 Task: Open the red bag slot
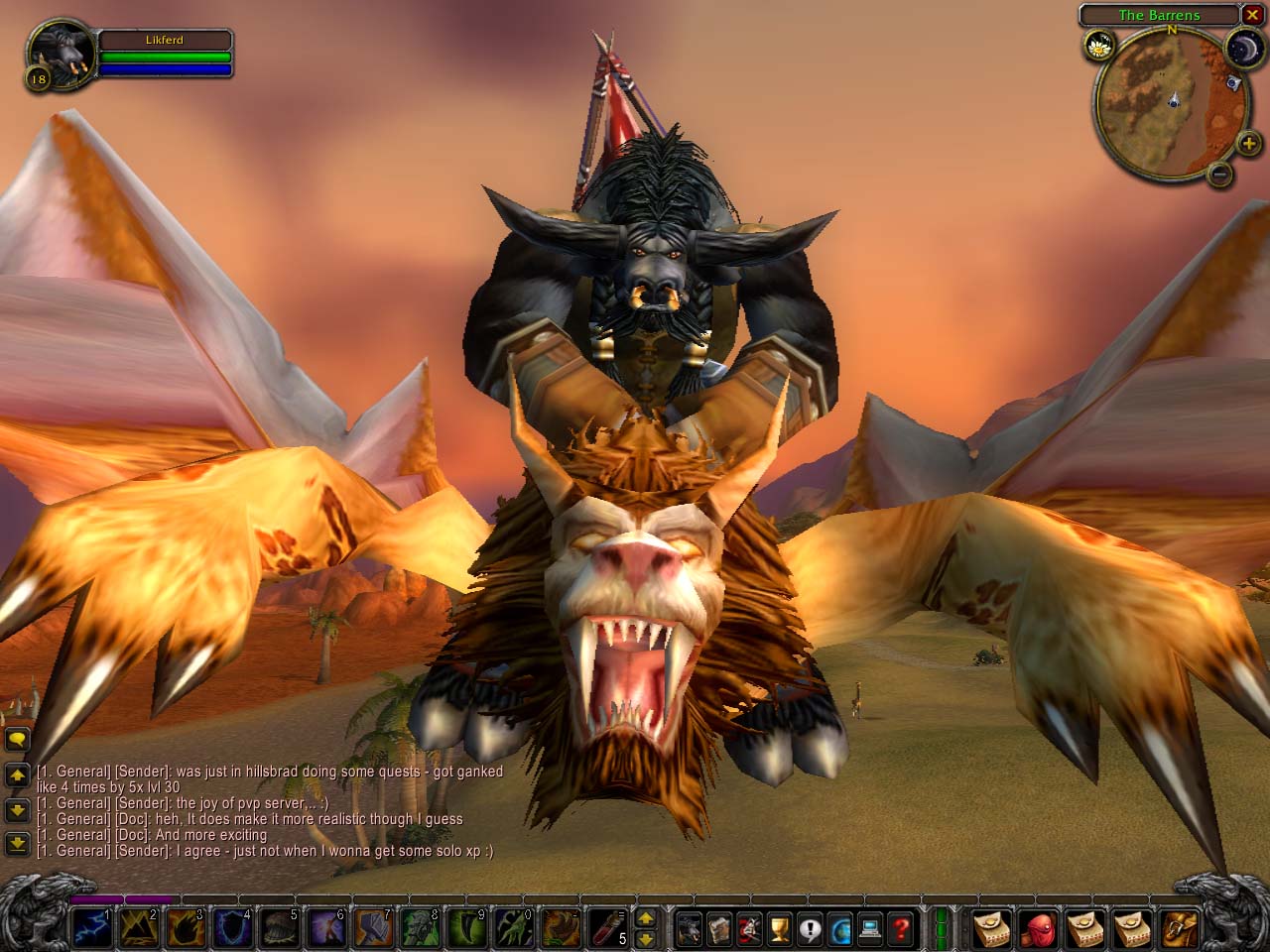coord(1039,929)
